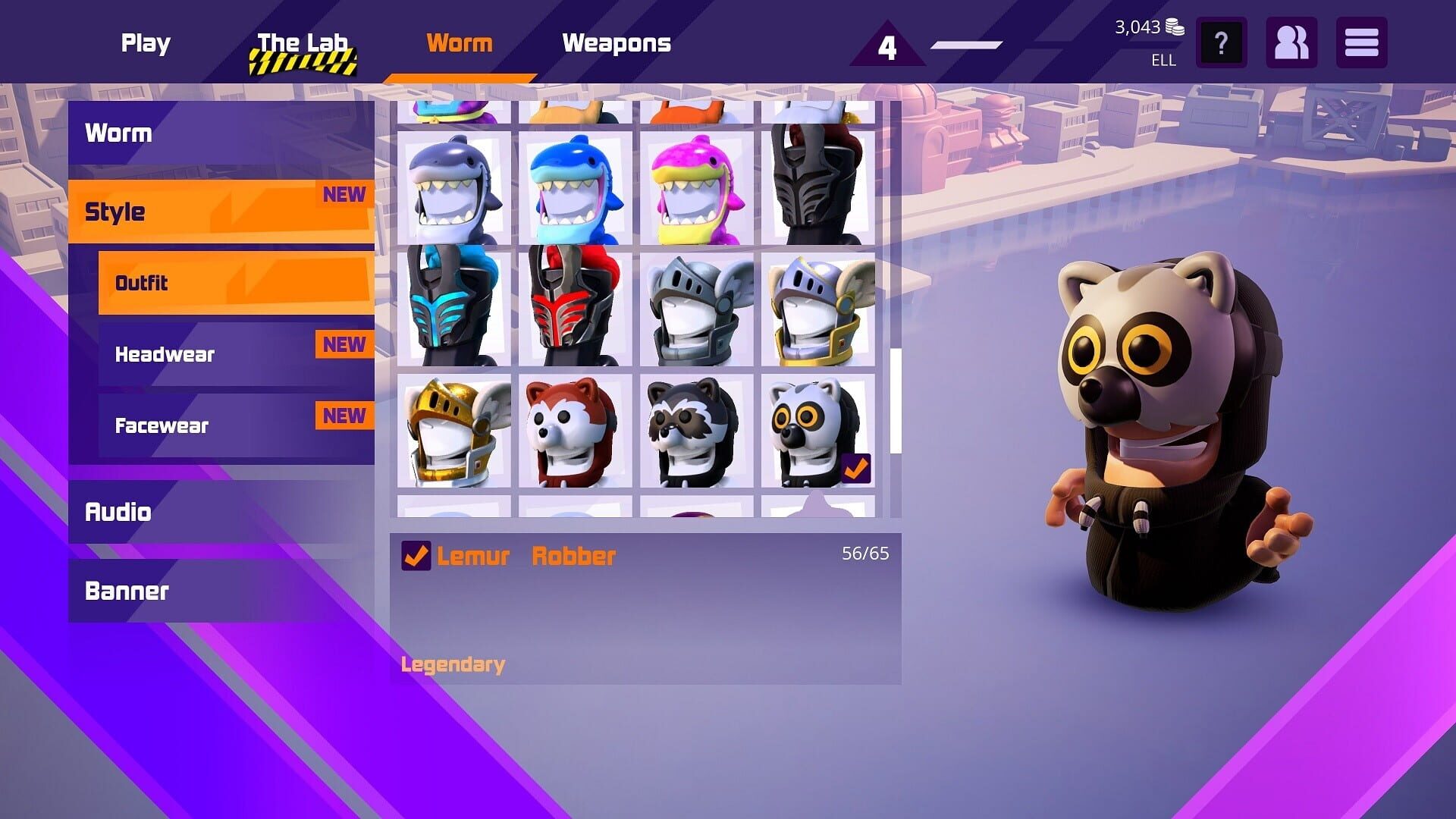Open the Play tab
Image resolution: width=1456 pixels, height=819 pixels.
pyautogui.click(x=145, y=43)
